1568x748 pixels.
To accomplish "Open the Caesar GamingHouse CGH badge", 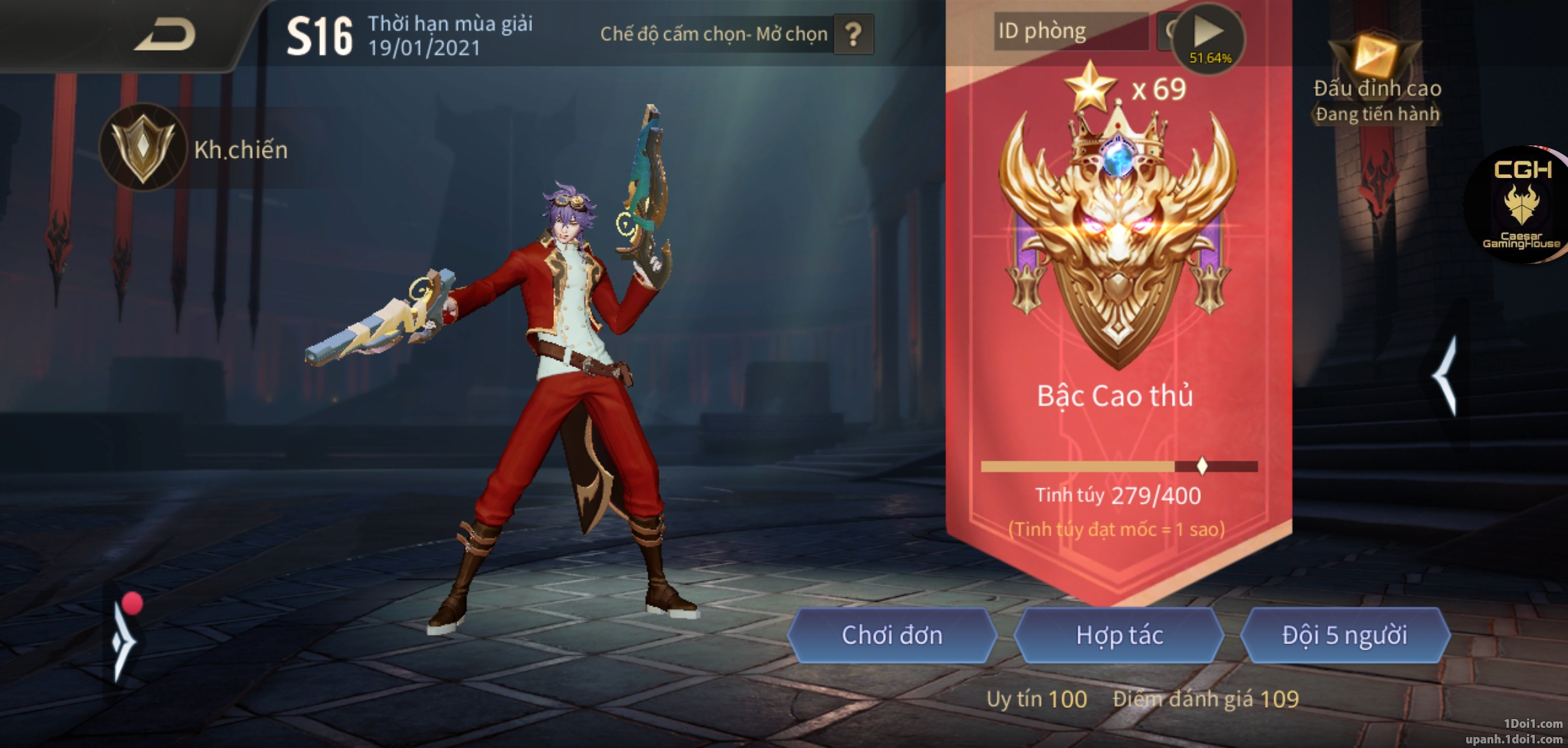I will pyautogui.click(x=1521, y=205).
